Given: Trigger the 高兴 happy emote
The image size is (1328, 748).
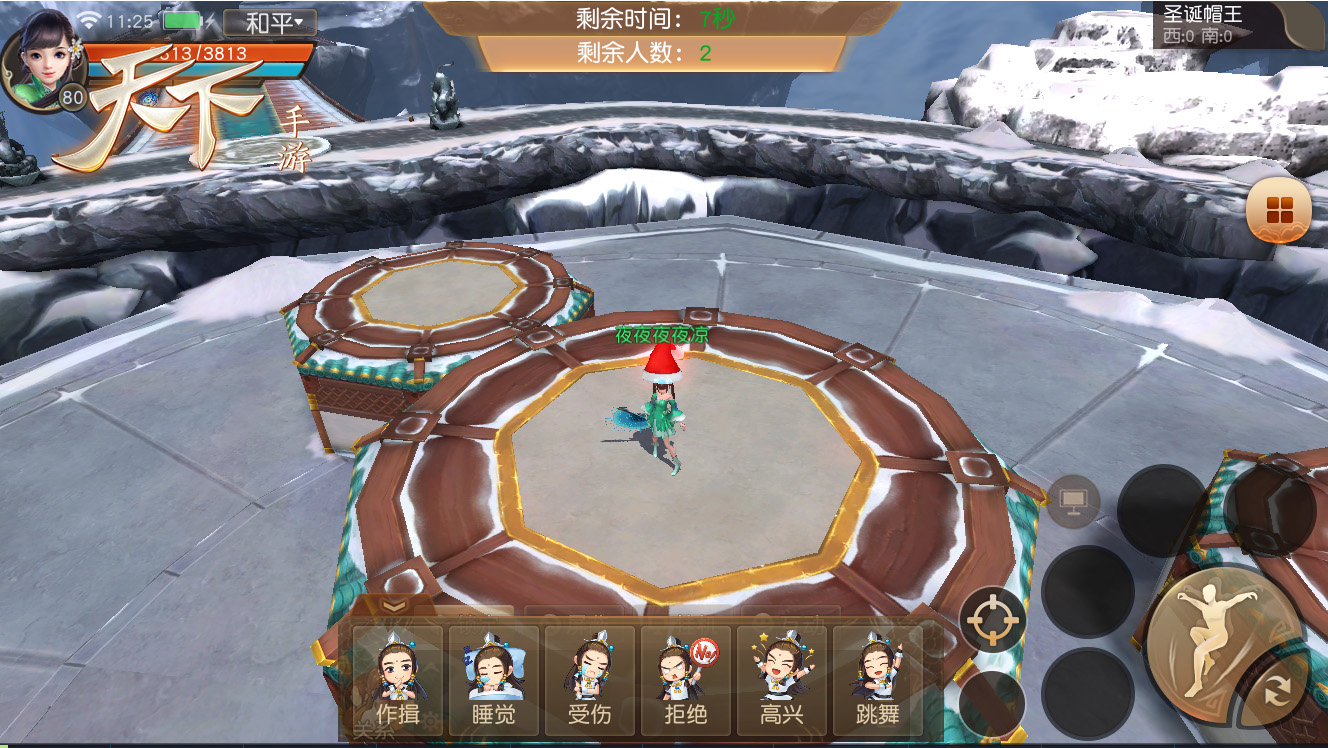Looking at the screenshot, I should (781, 680).
